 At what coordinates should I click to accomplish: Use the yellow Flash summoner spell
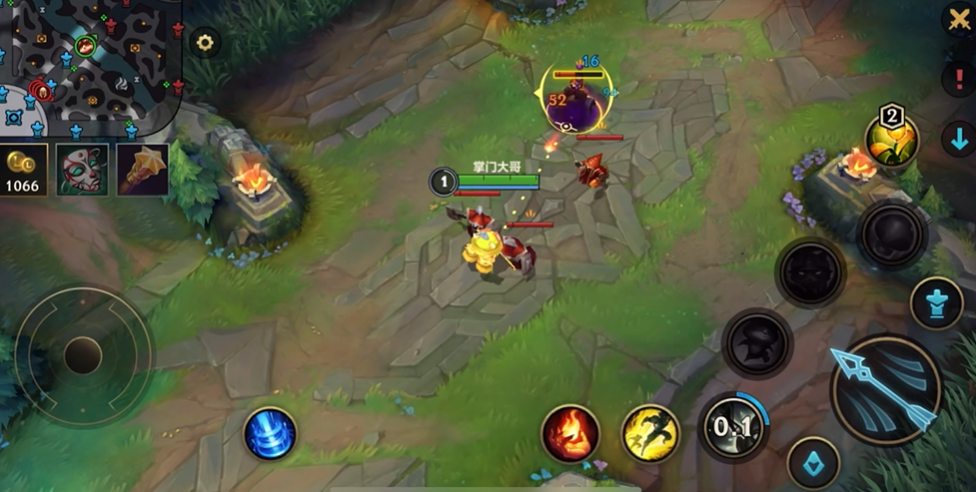[x=651, y=433]
